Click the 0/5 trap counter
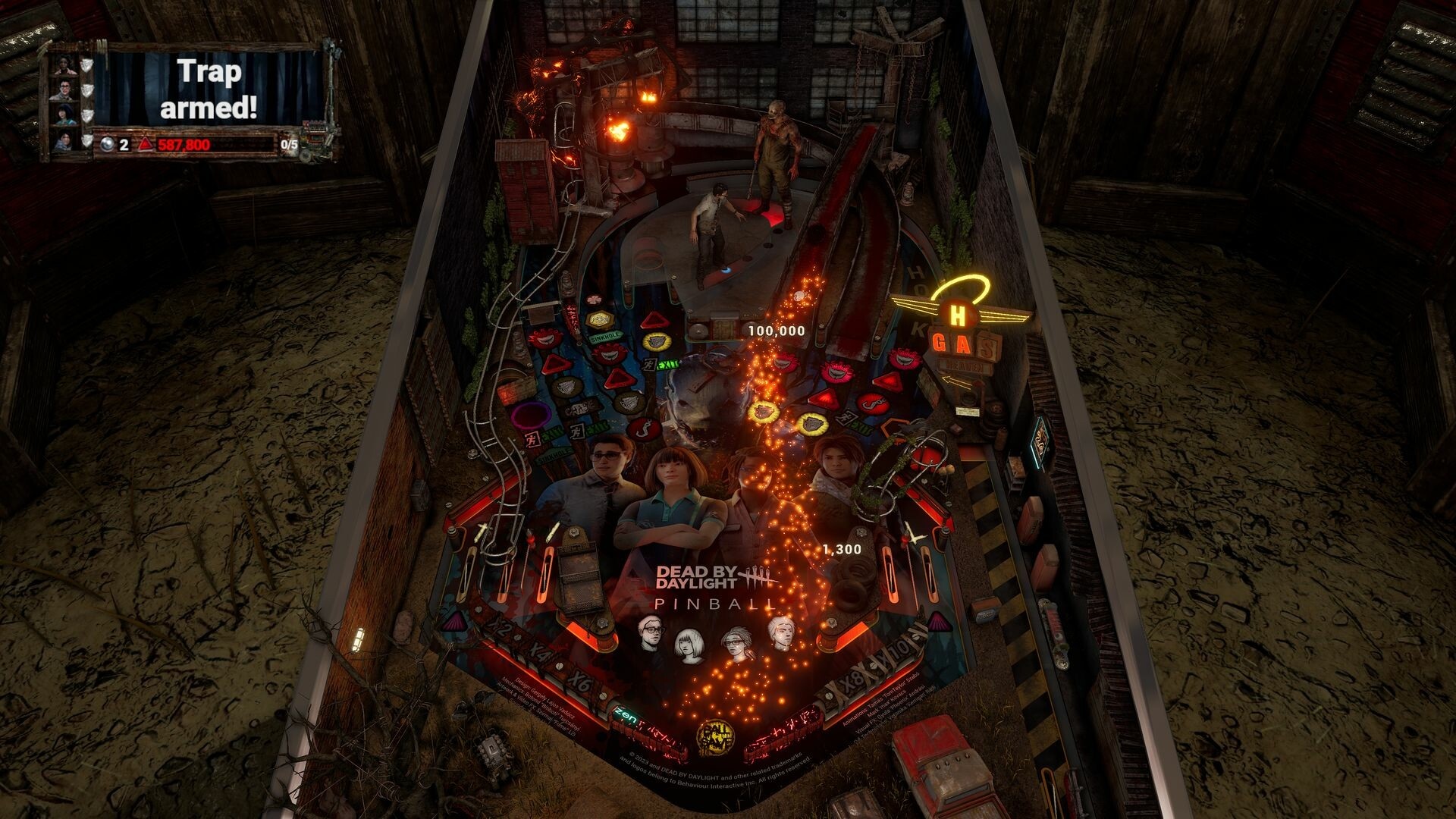 click(290, 146)
